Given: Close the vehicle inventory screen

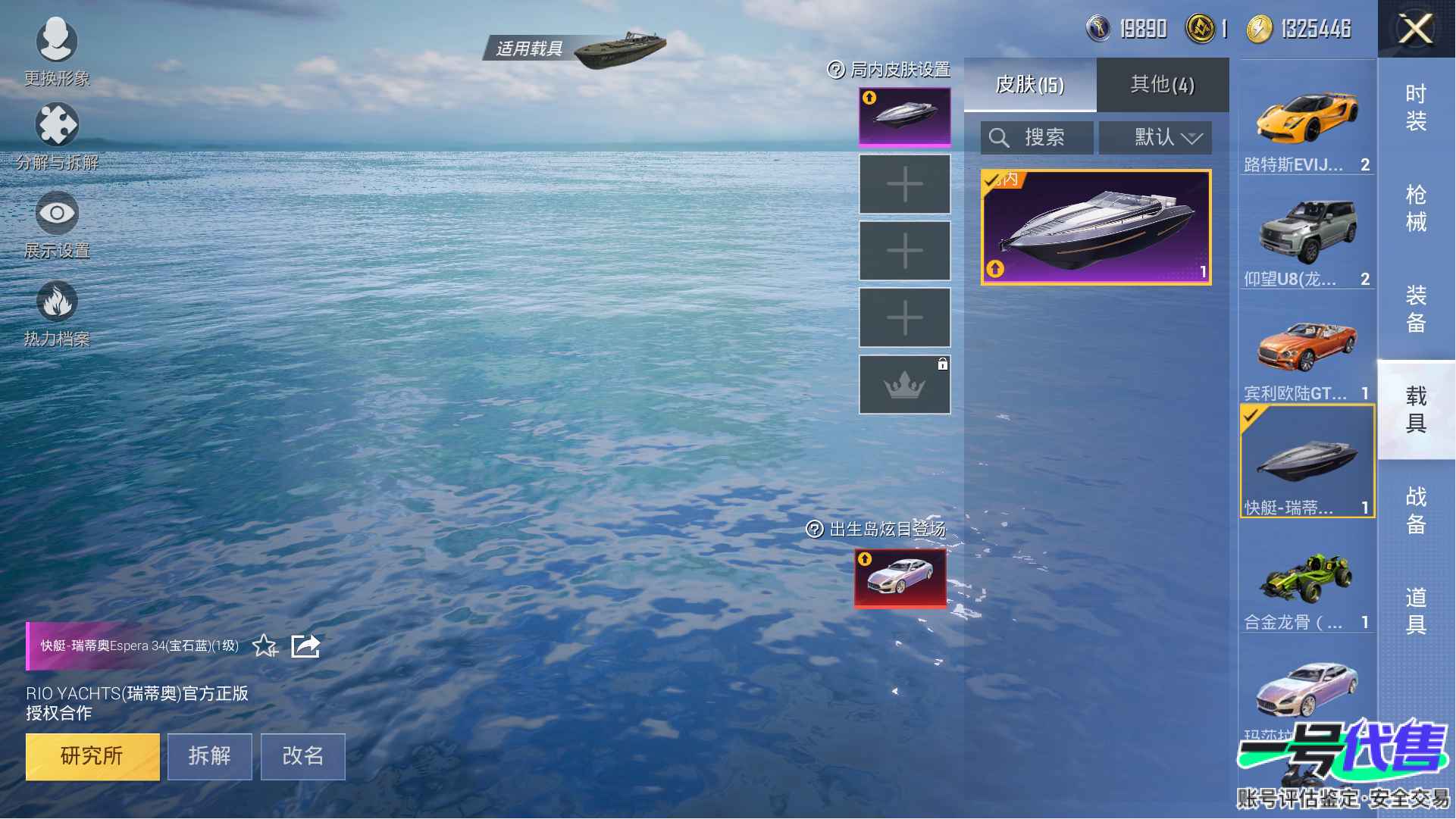Looking at the screenshot, I should click(1415, 30).
